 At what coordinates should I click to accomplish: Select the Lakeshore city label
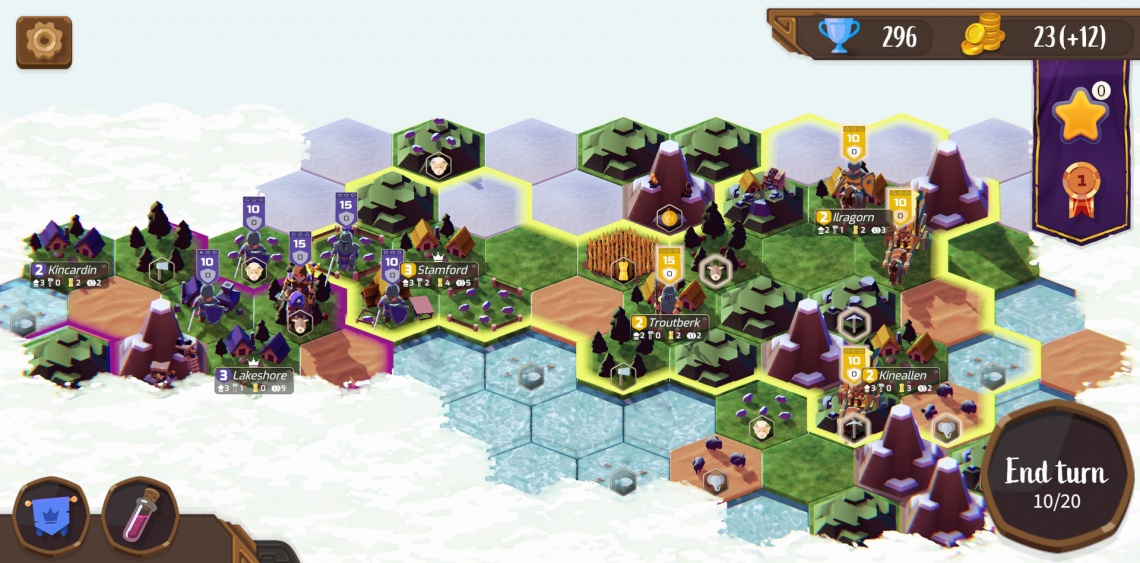(x=254, y=376)
